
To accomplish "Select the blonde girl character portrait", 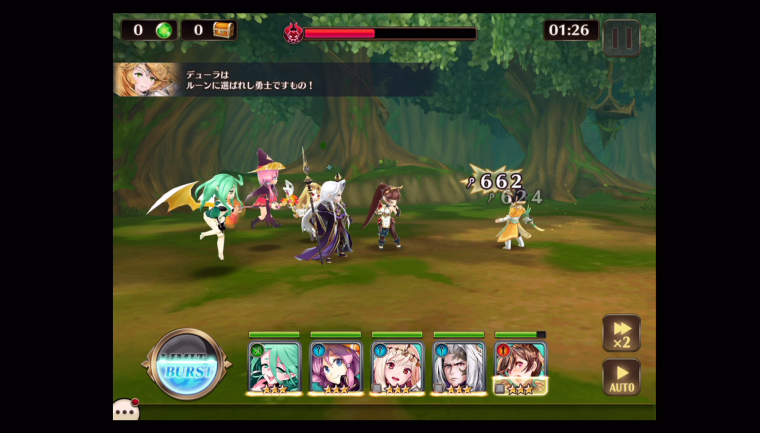I will [397, 366].
